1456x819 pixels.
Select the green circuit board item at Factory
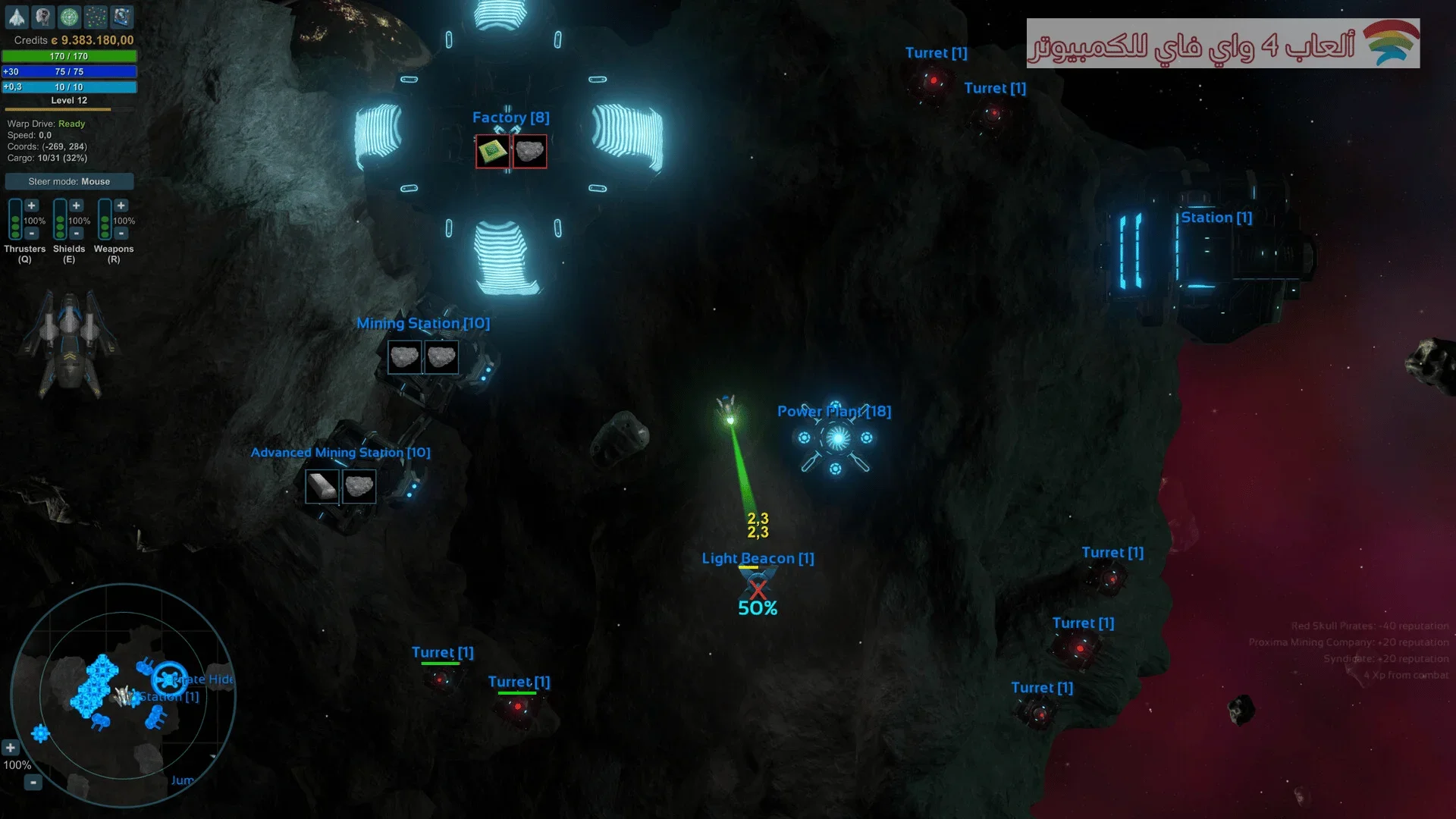[x=493, y=152]
